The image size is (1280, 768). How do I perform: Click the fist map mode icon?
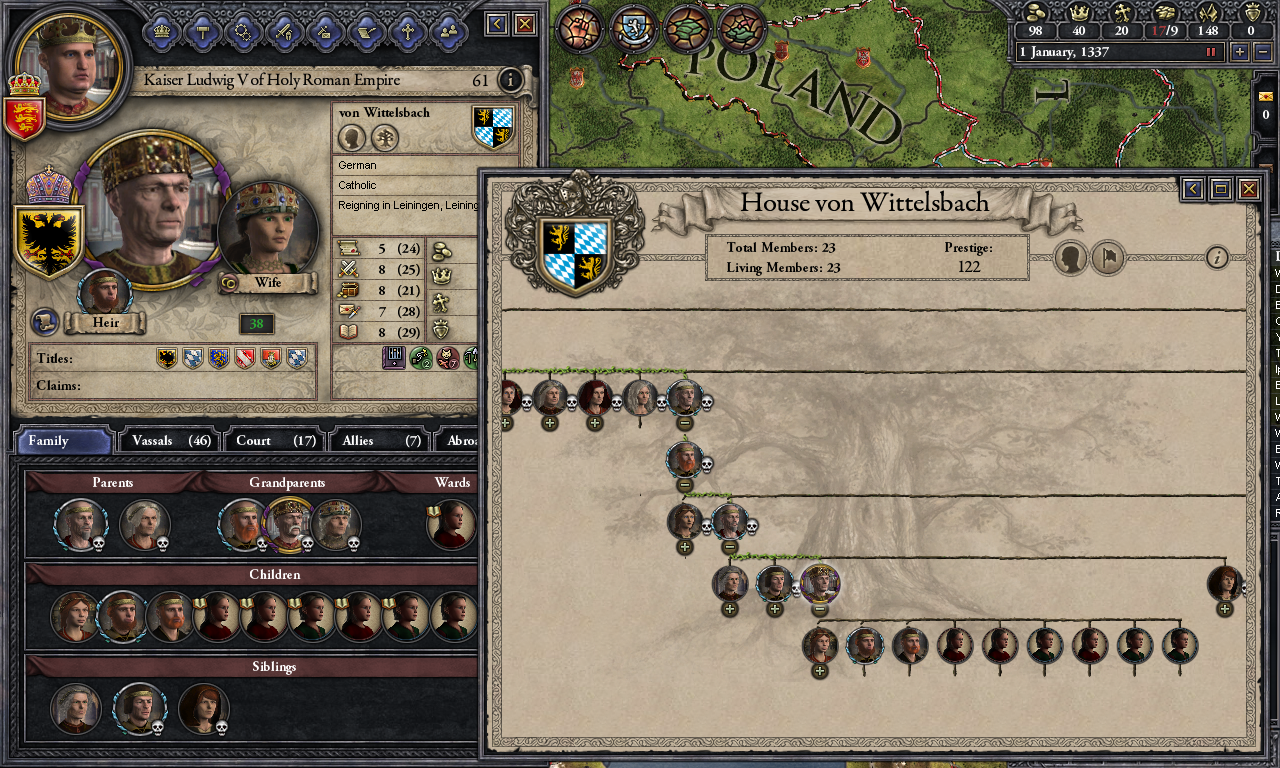click(x=578, y=28)
